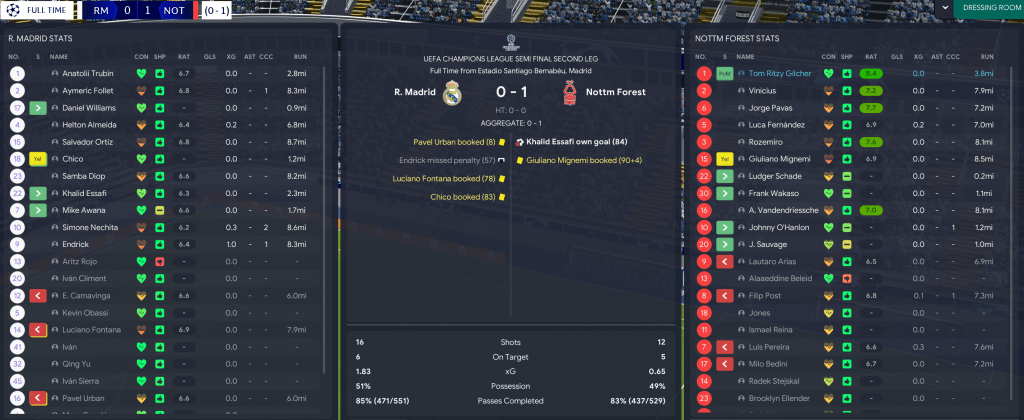Select Khalid Essafi in the Madrid list

click(85, 193)
